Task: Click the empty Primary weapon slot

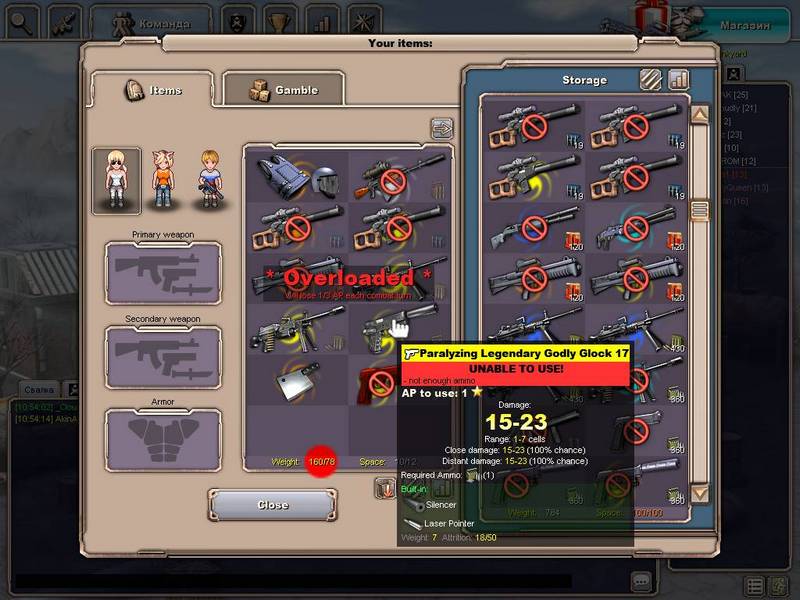Action: (x=163, y=273)
